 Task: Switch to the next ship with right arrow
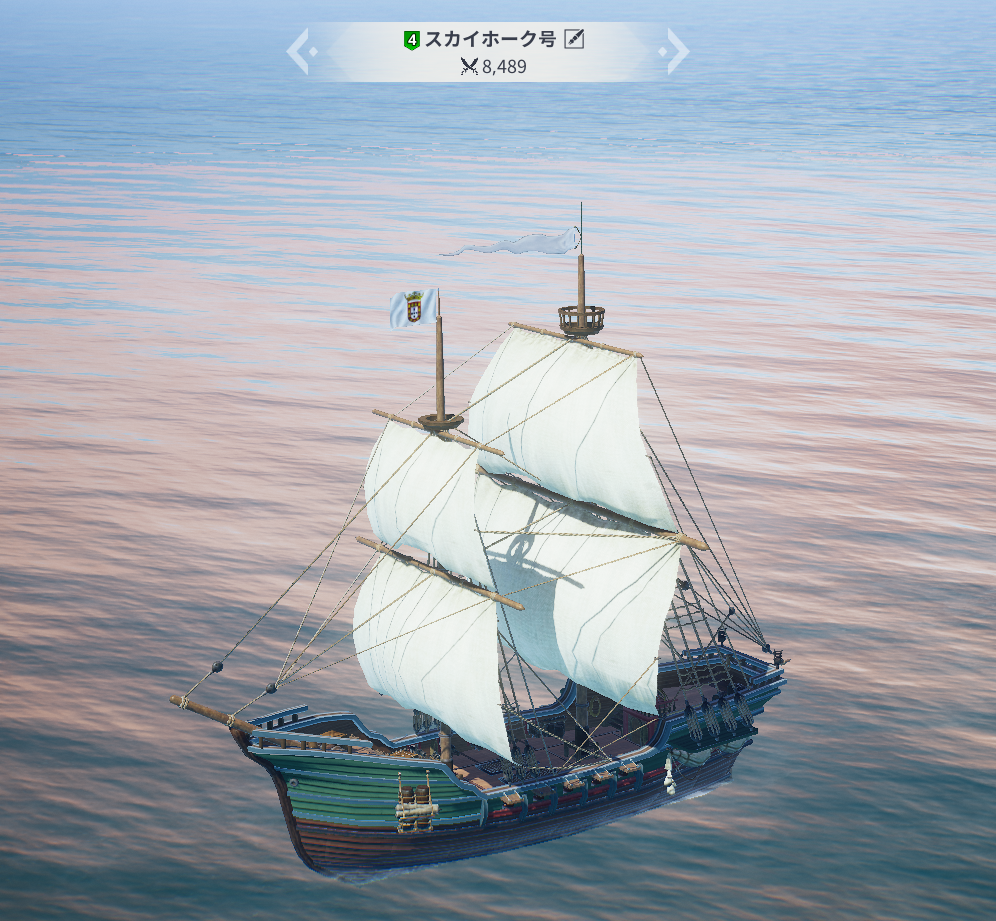click(677, 52)
